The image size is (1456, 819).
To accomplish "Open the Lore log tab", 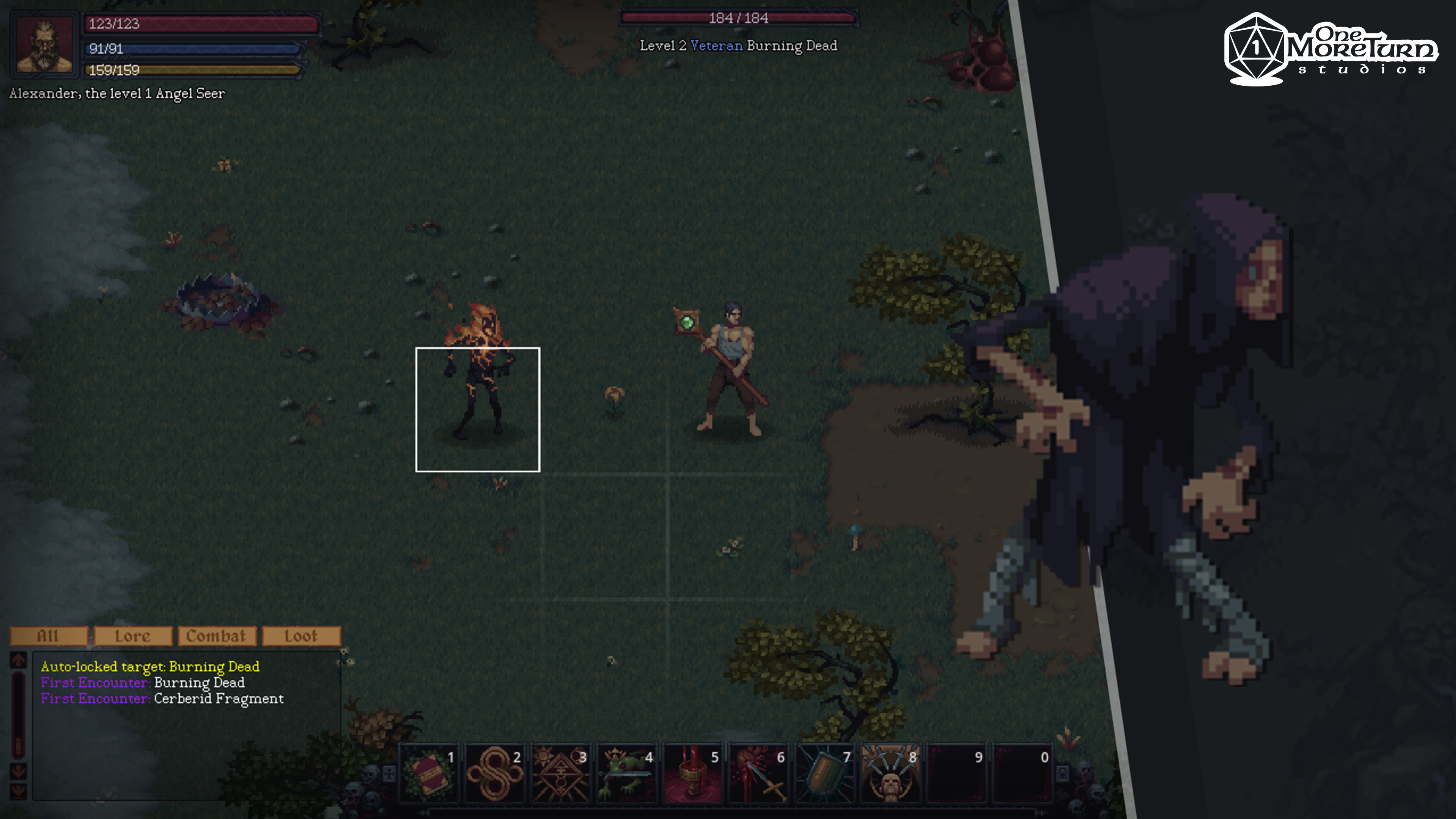I will tap(133, 636).
